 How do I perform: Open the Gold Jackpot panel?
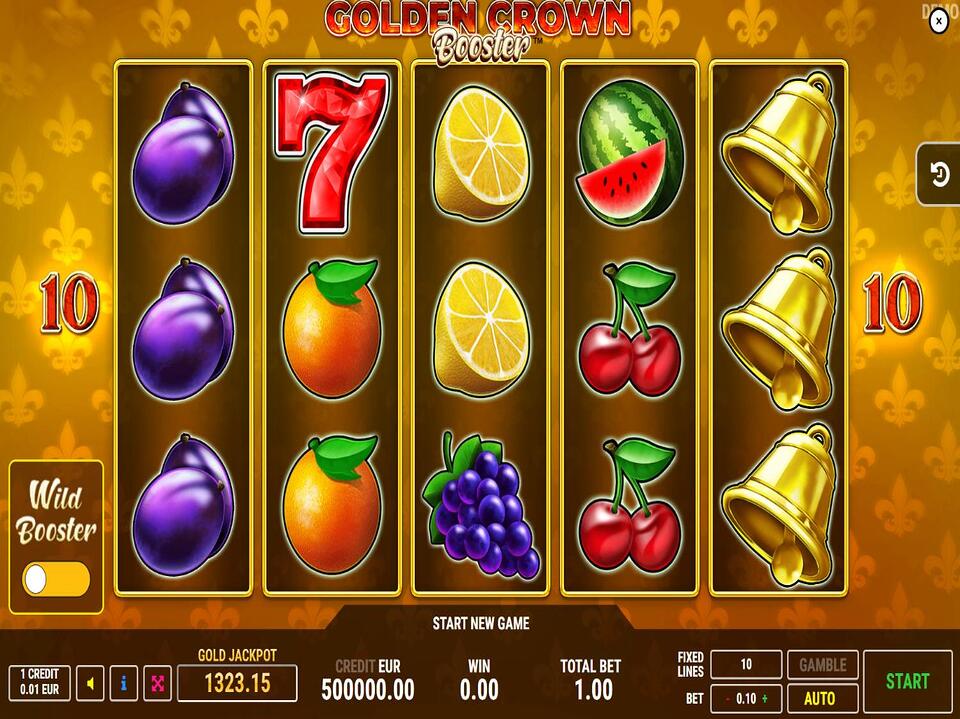237,683
